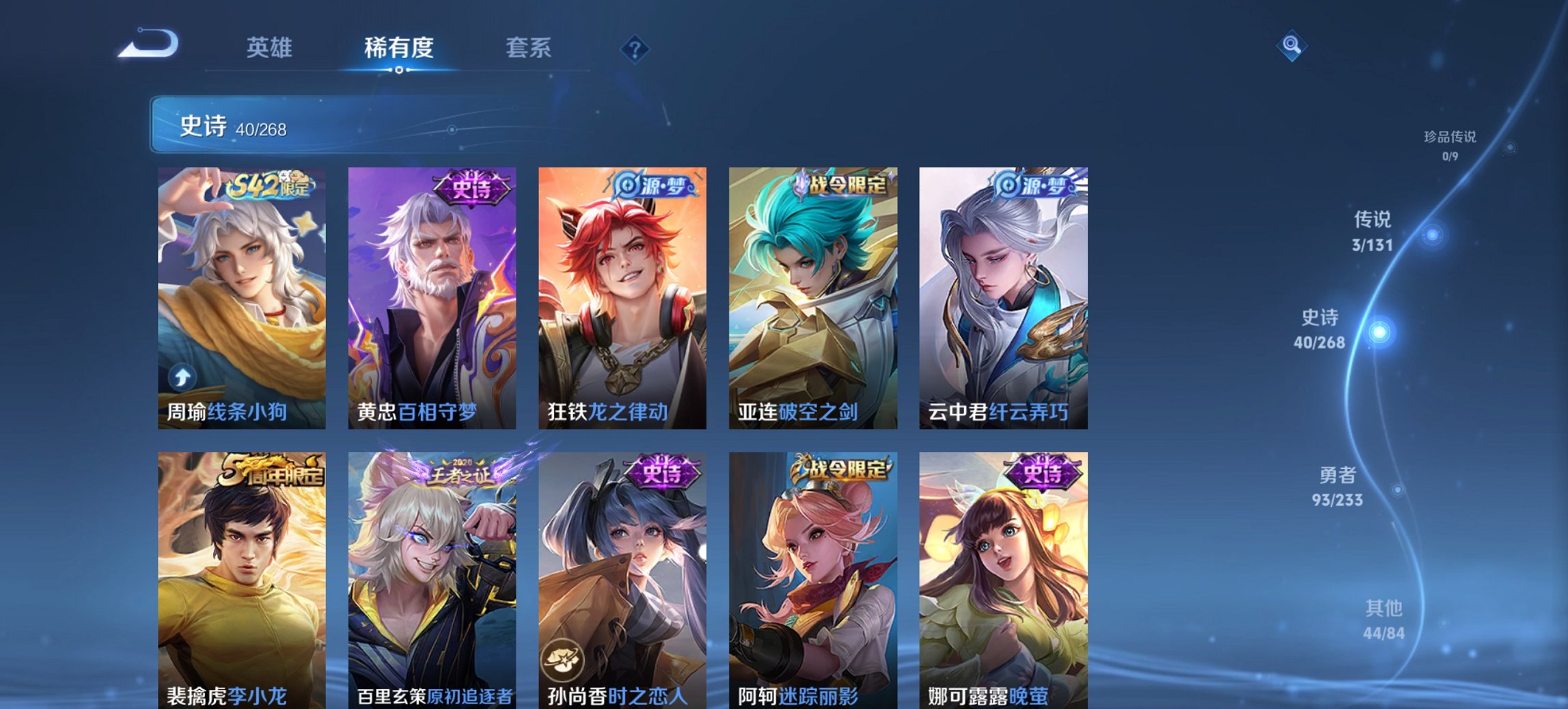Image resolution: width=1568 pixels, height=709 pixels.
Task: Switch to the 套系 tab
Action: point(527,48)
